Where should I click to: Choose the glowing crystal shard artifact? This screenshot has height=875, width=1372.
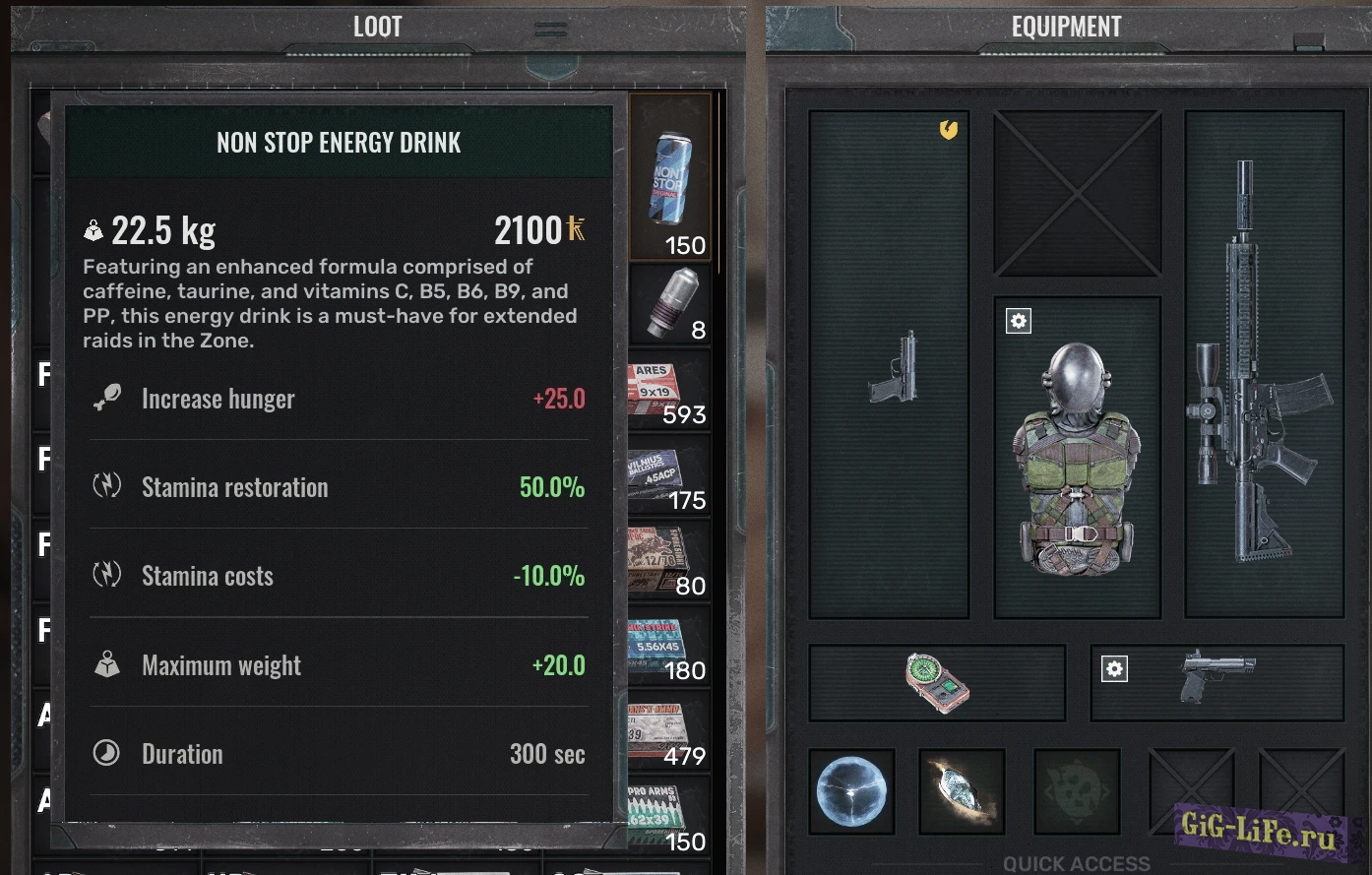[962, 792]
